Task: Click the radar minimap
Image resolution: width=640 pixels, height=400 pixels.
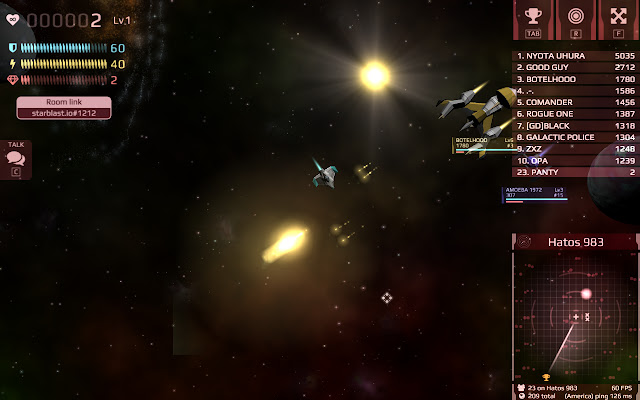Action: tap(576, 316)
